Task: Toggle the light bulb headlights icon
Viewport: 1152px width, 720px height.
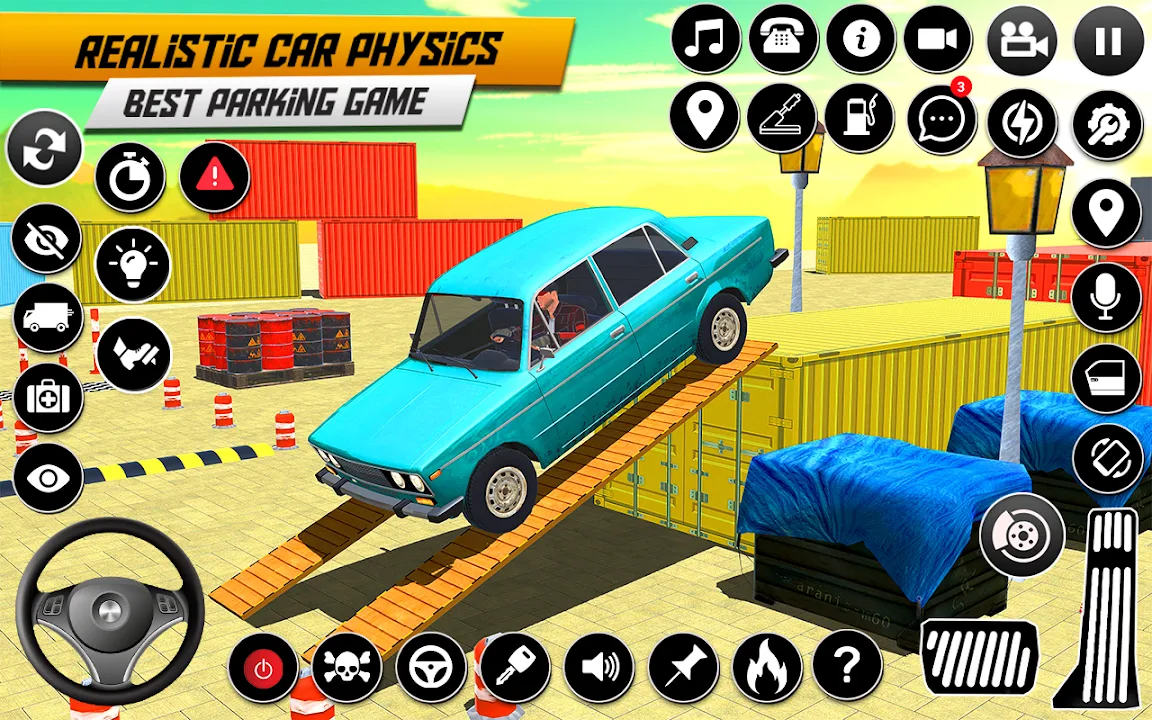Action: (133, 264)
